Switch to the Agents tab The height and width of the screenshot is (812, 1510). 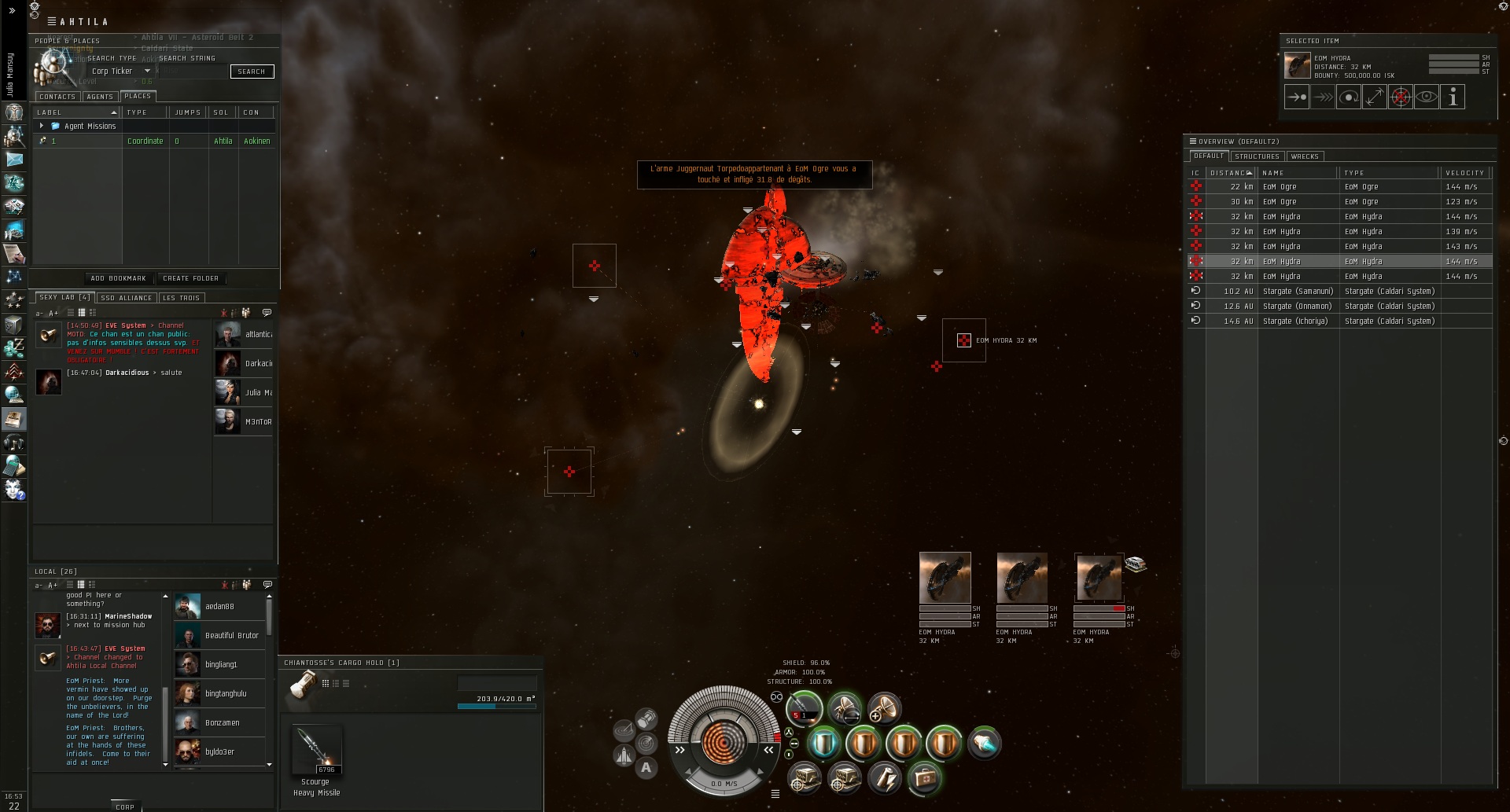tap(100, 97)
